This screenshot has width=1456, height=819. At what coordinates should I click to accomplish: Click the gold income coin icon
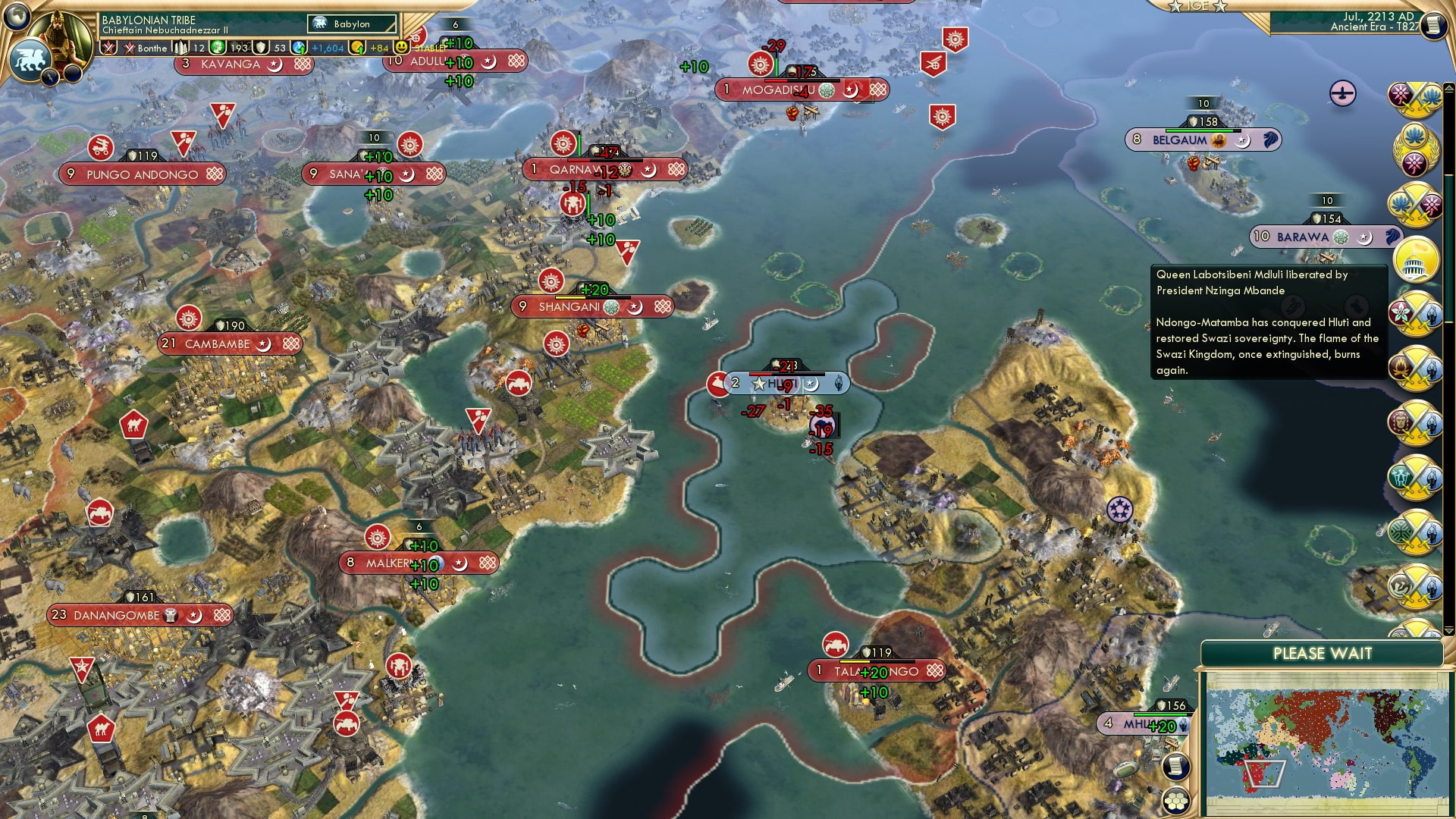356,47
